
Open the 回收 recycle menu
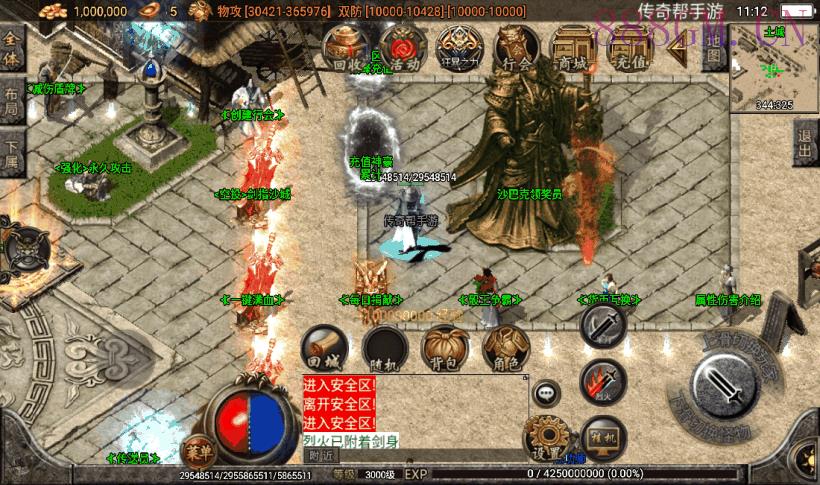[343, 50]
